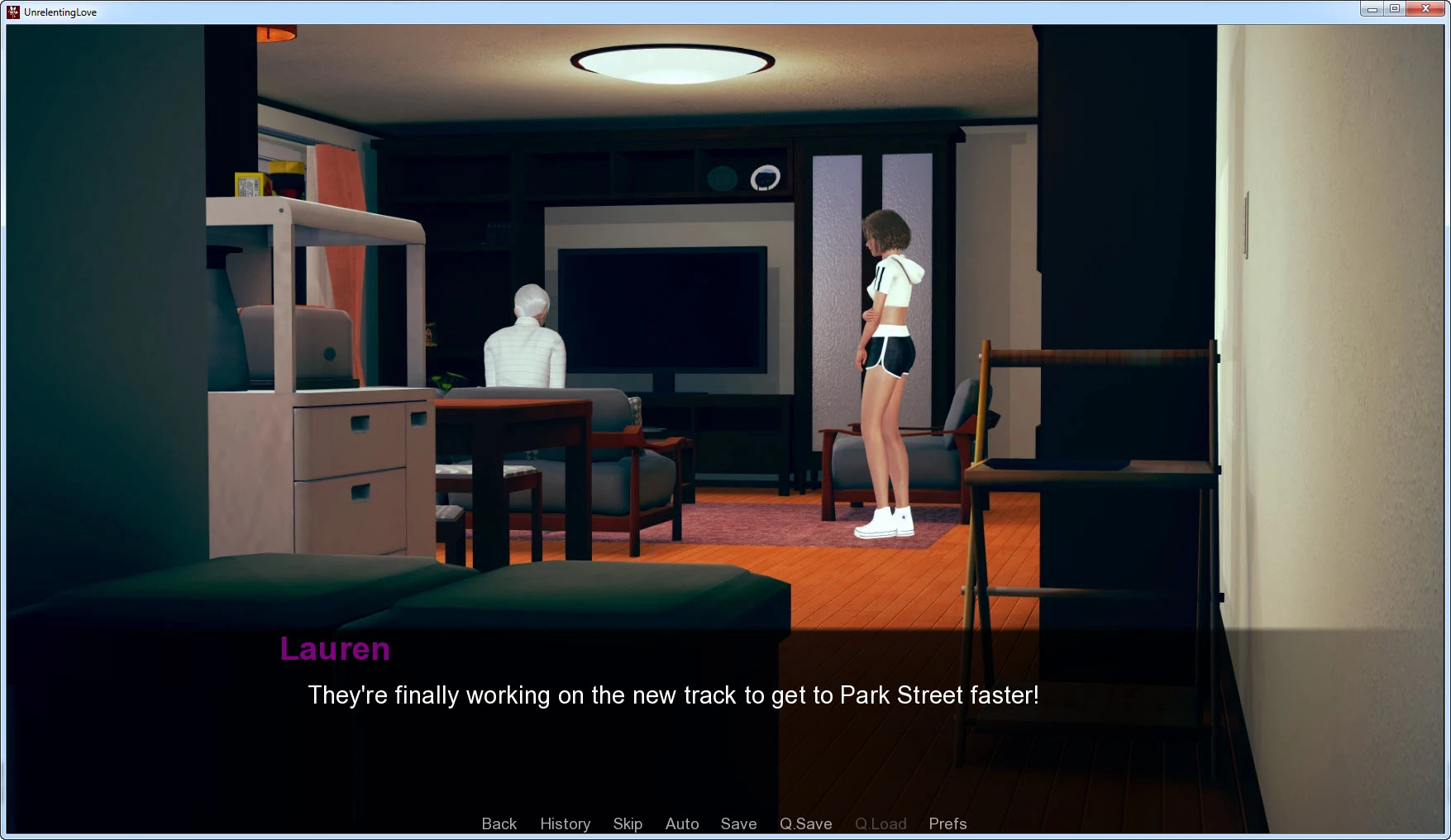The image size is (1451, 840).
Task: Open Prefs settings
Action: [x=947, y=823]
